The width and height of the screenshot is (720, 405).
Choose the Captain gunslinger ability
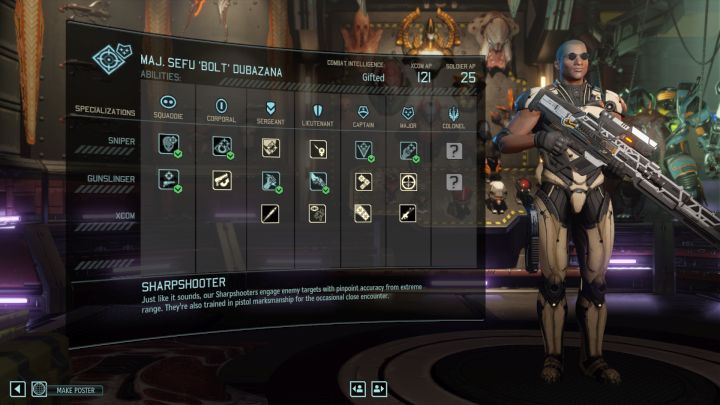[363, 182]
